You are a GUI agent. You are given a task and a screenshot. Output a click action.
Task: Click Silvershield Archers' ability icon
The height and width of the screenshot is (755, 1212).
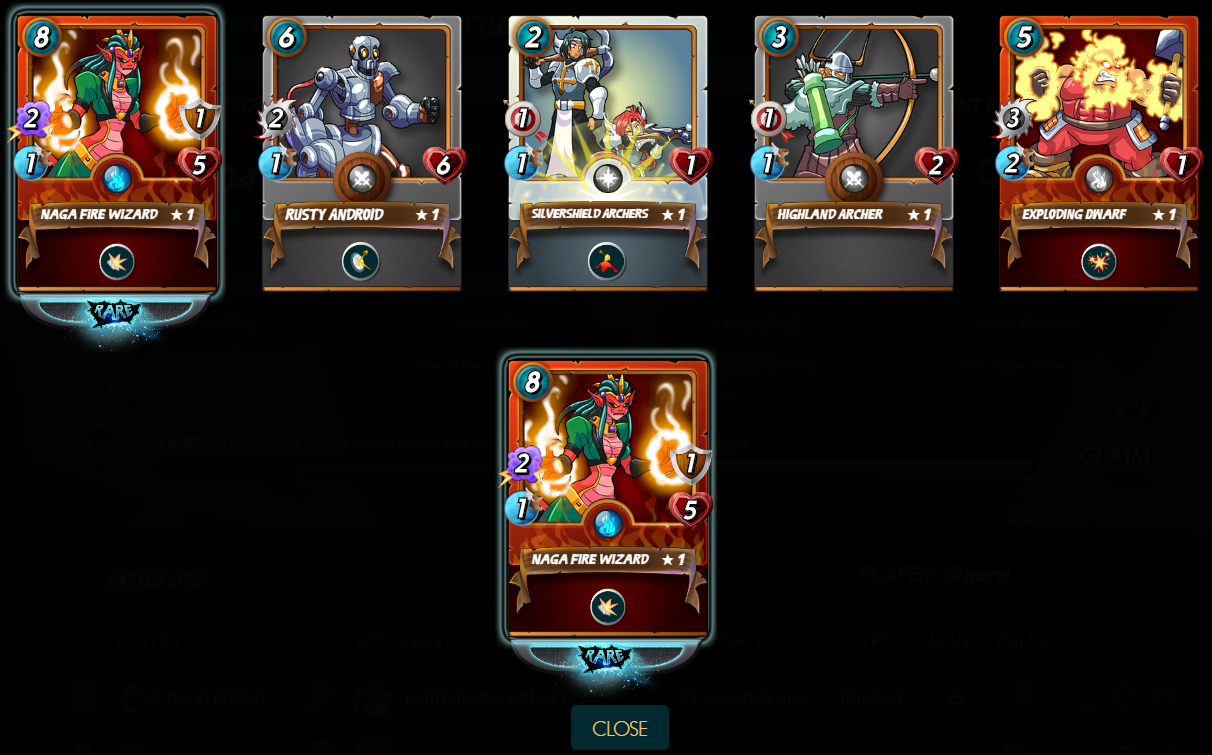tap(607, 262)
